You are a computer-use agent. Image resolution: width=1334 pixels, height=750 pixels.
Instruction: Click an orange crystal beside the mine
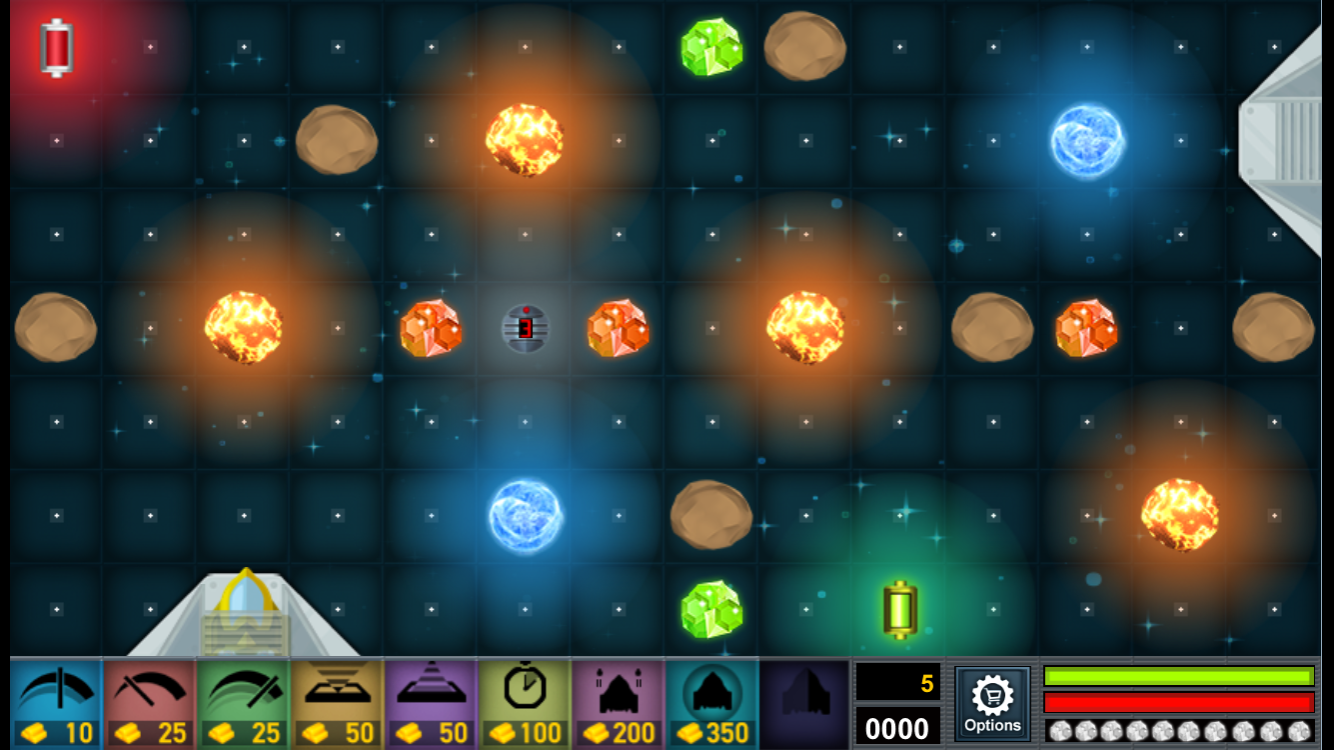[430, 330]
